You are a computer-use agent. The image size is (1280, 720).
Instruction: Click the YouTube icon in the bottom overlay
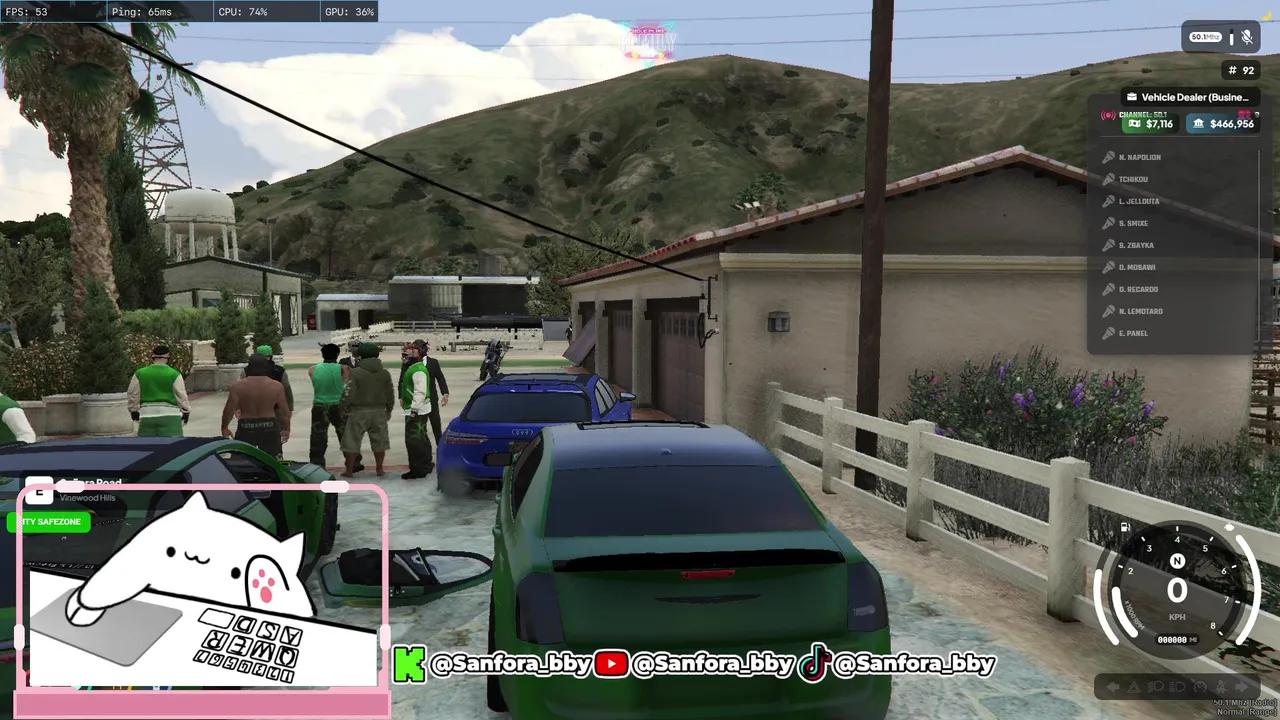tap(613, 663)
